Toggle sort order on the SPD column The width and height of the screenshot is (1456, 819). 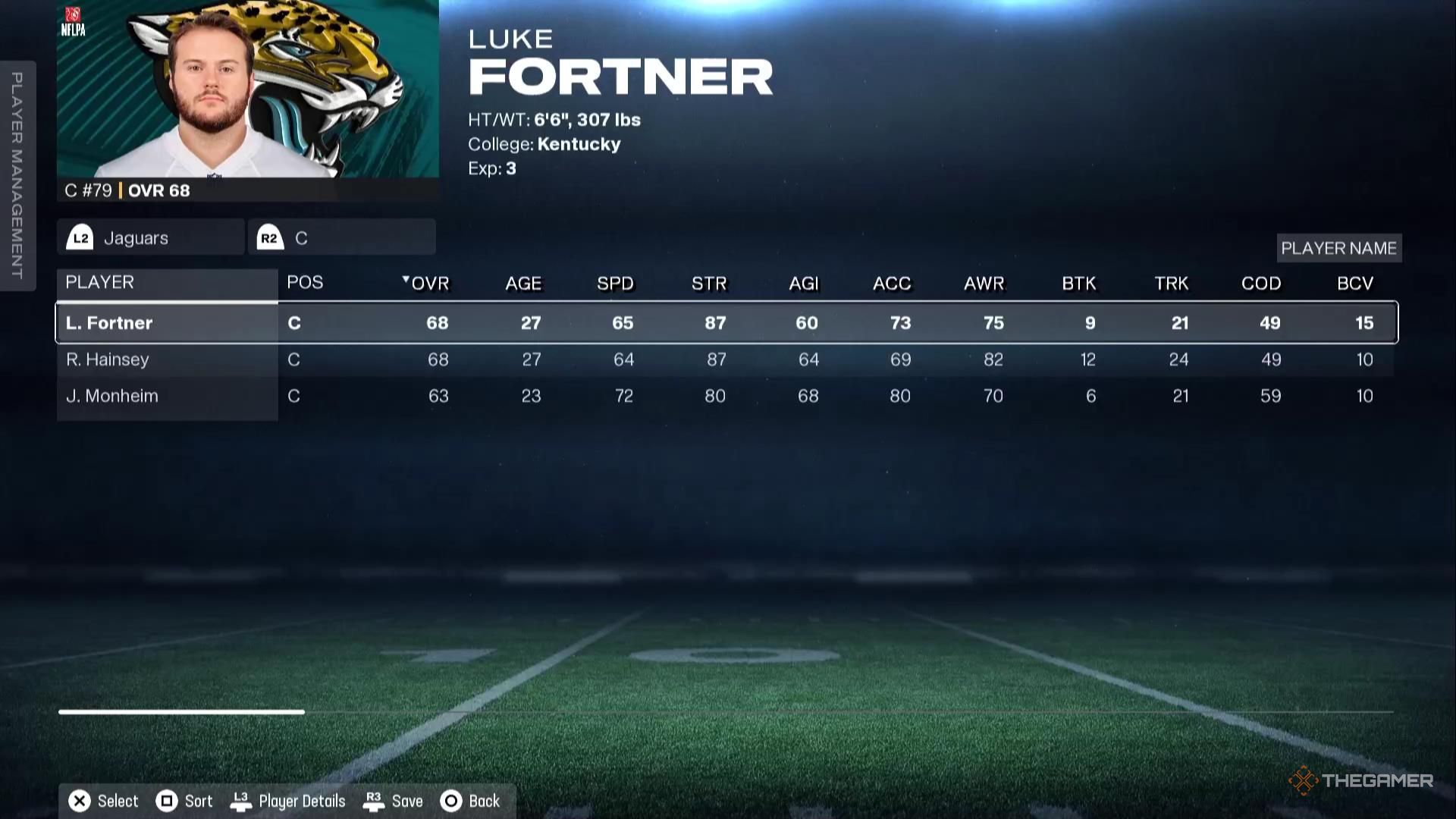click(615, 283)
